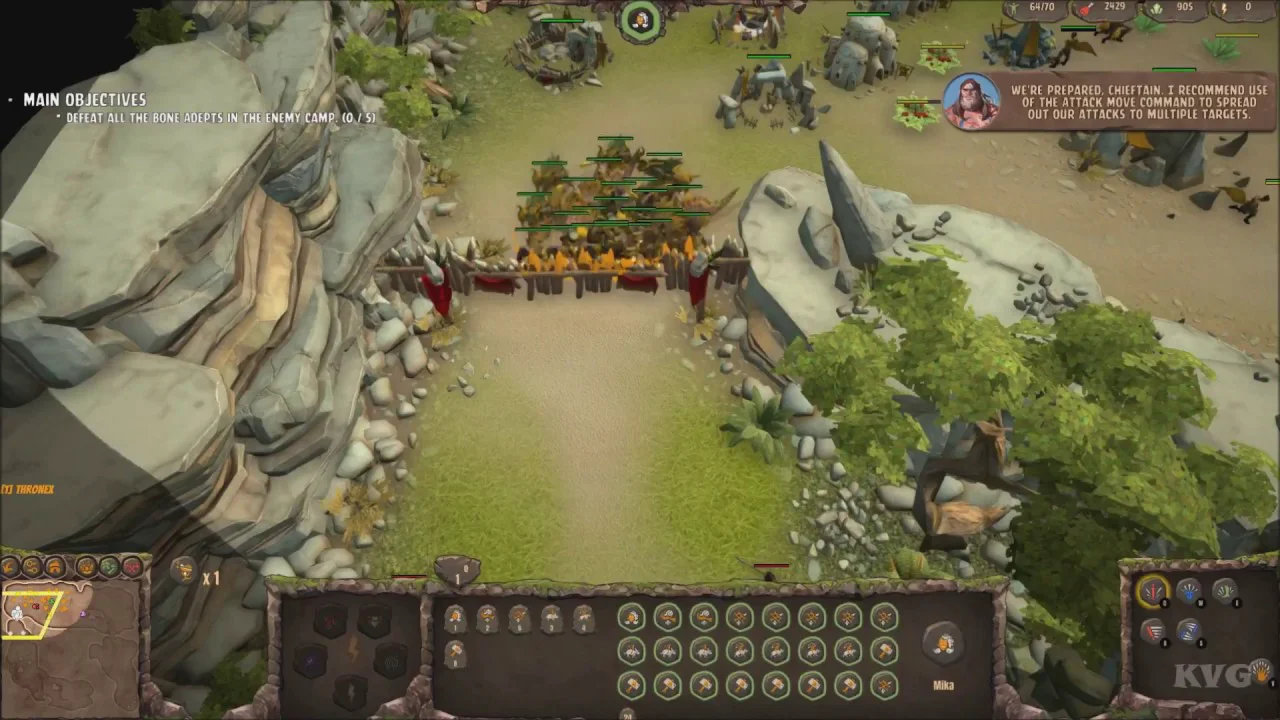The height and width of the screenshot is (720, 1280).
Task: Select the green hand command icon
Action: click(1225, 591)
